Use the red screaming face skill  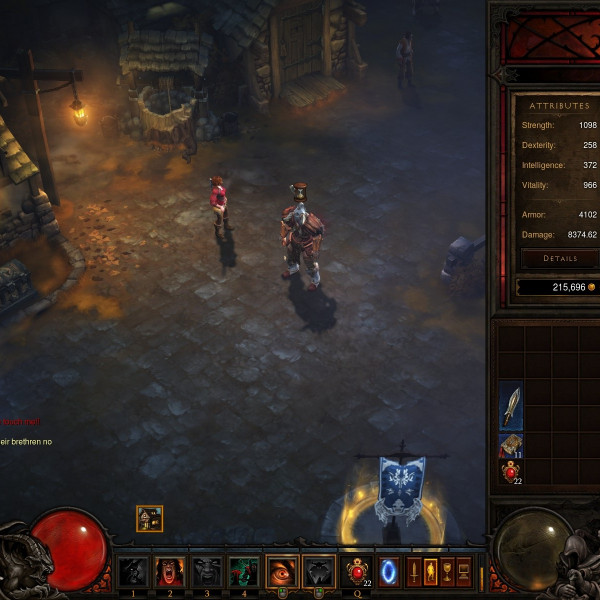(169, 572)
